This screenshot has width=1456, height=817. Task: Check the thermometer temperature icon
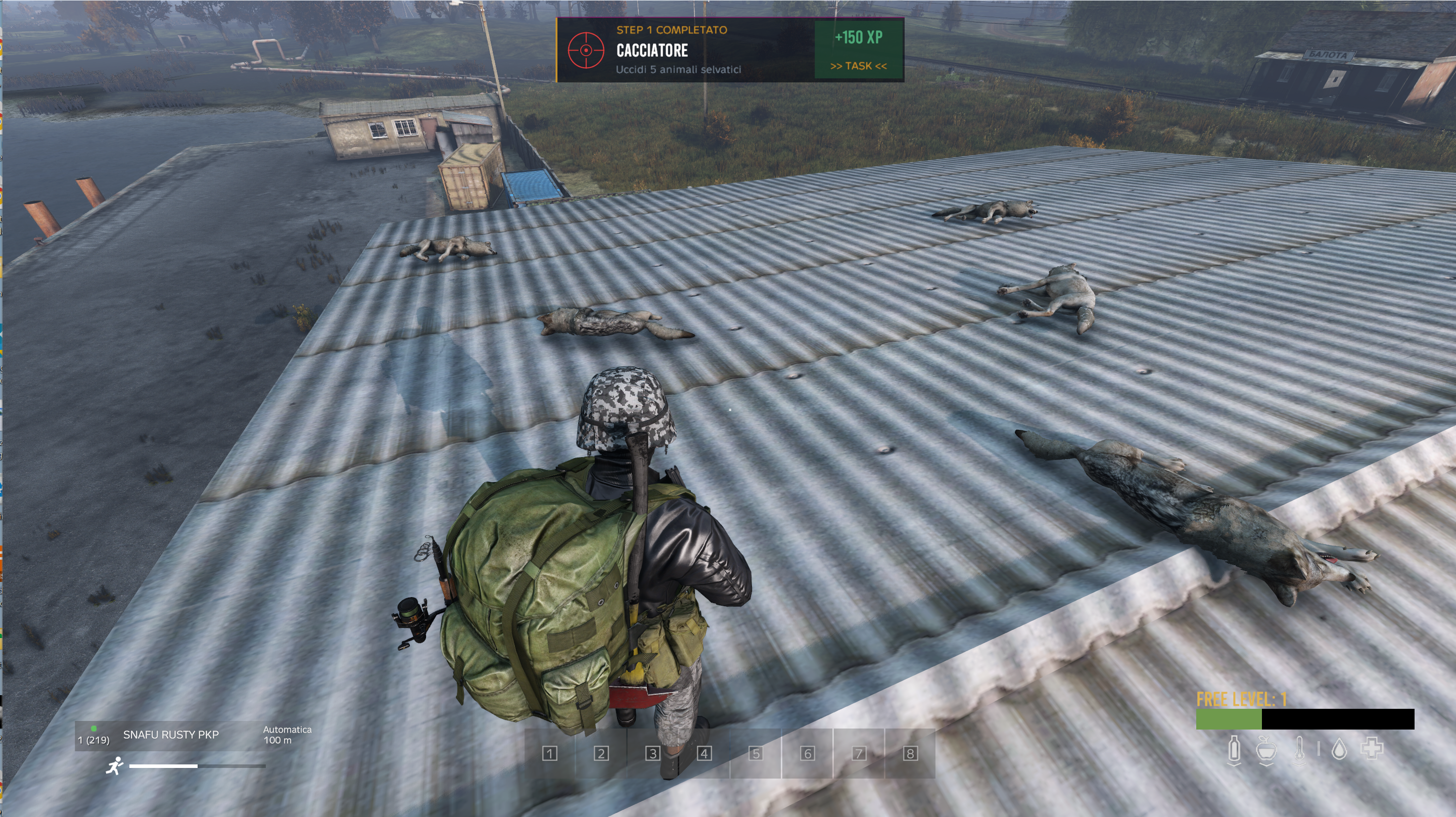[x=1299, y=750]
